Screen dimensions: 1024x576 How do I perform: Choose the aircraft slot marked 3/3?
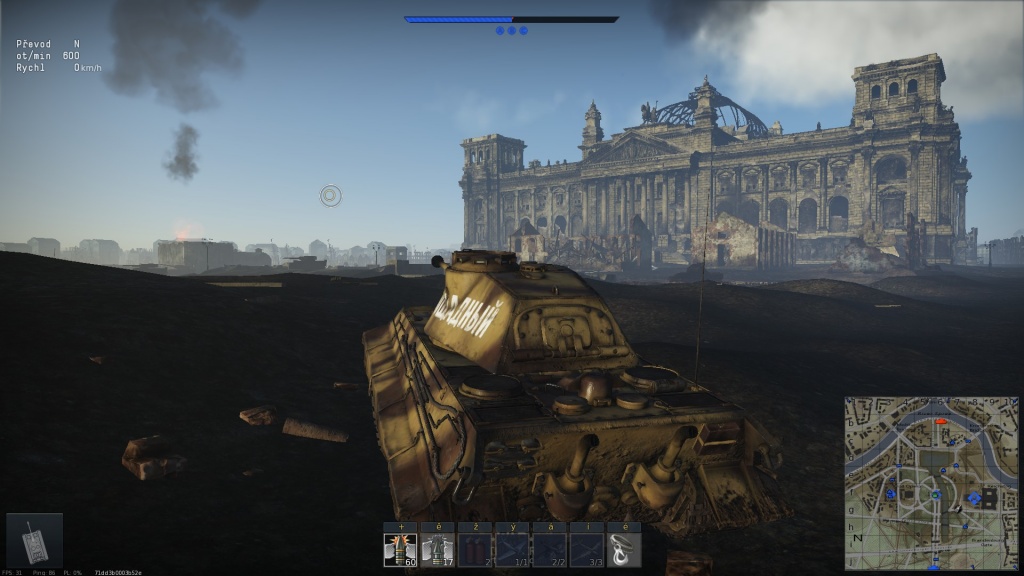click(587, 549)
